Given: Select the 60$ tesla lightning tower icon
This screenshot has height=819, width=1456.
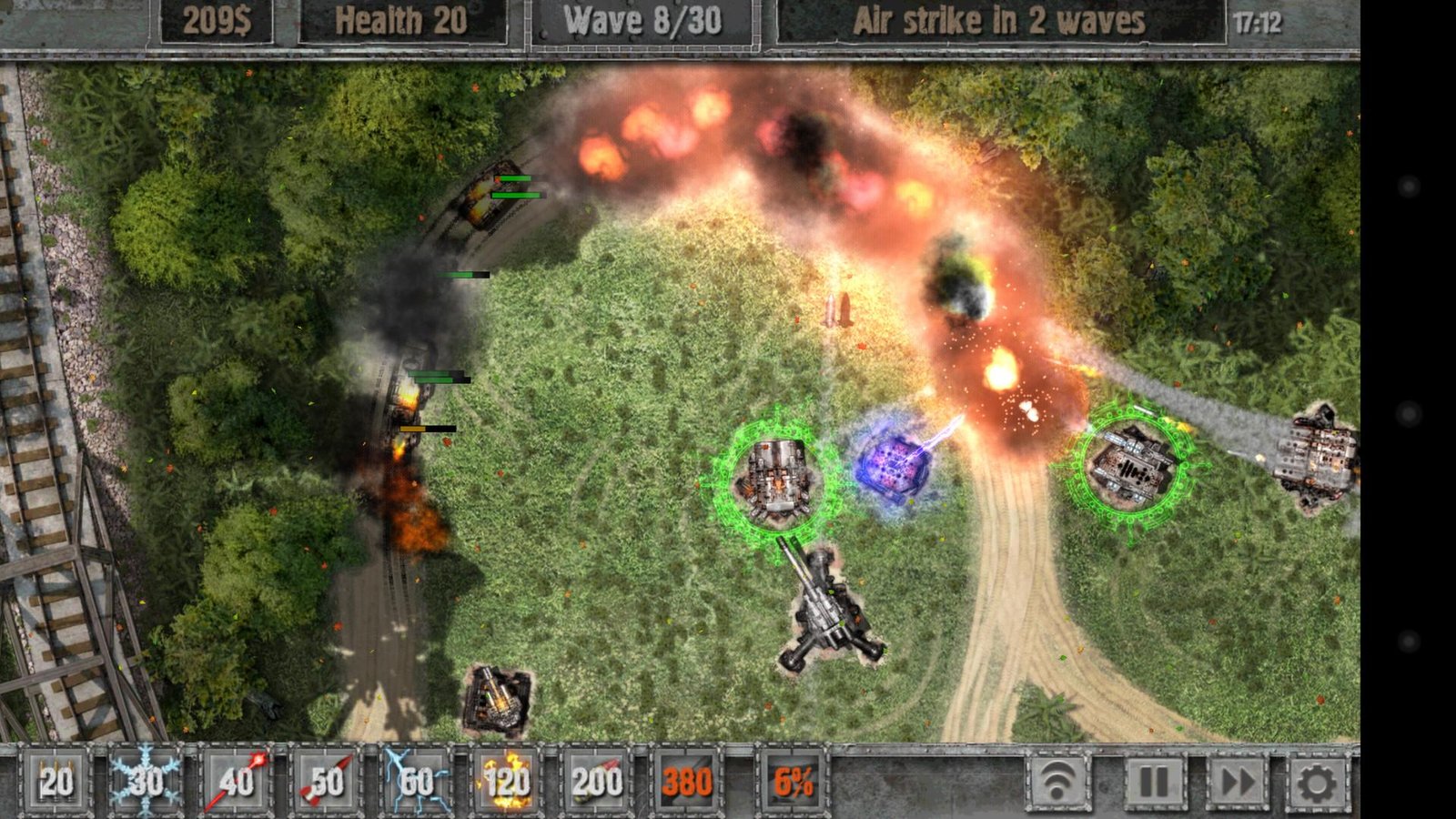Looking at the screenshot, I should pyautogui.click(x=417, y=779).
